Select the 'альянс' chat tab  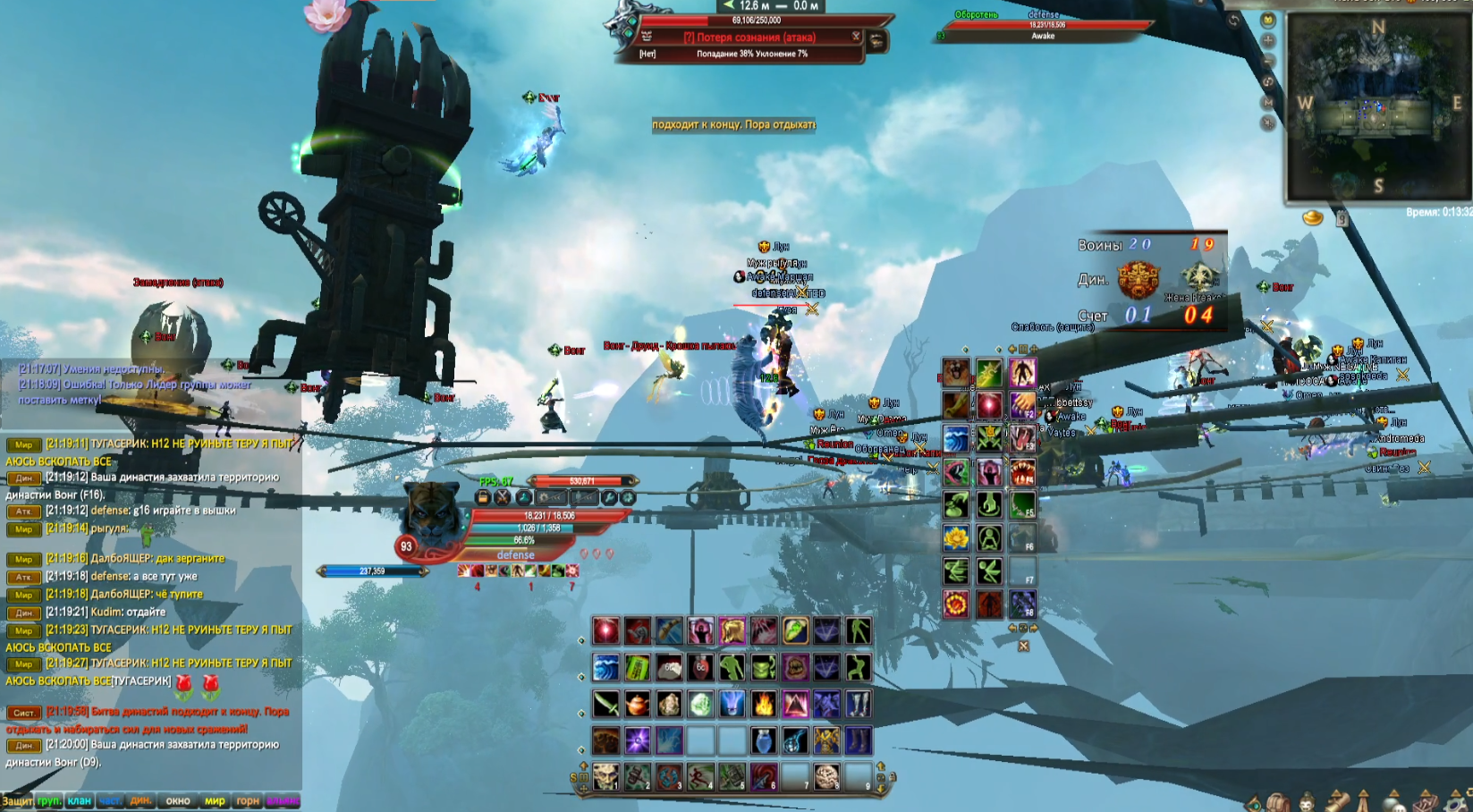(x=282, y=800)
